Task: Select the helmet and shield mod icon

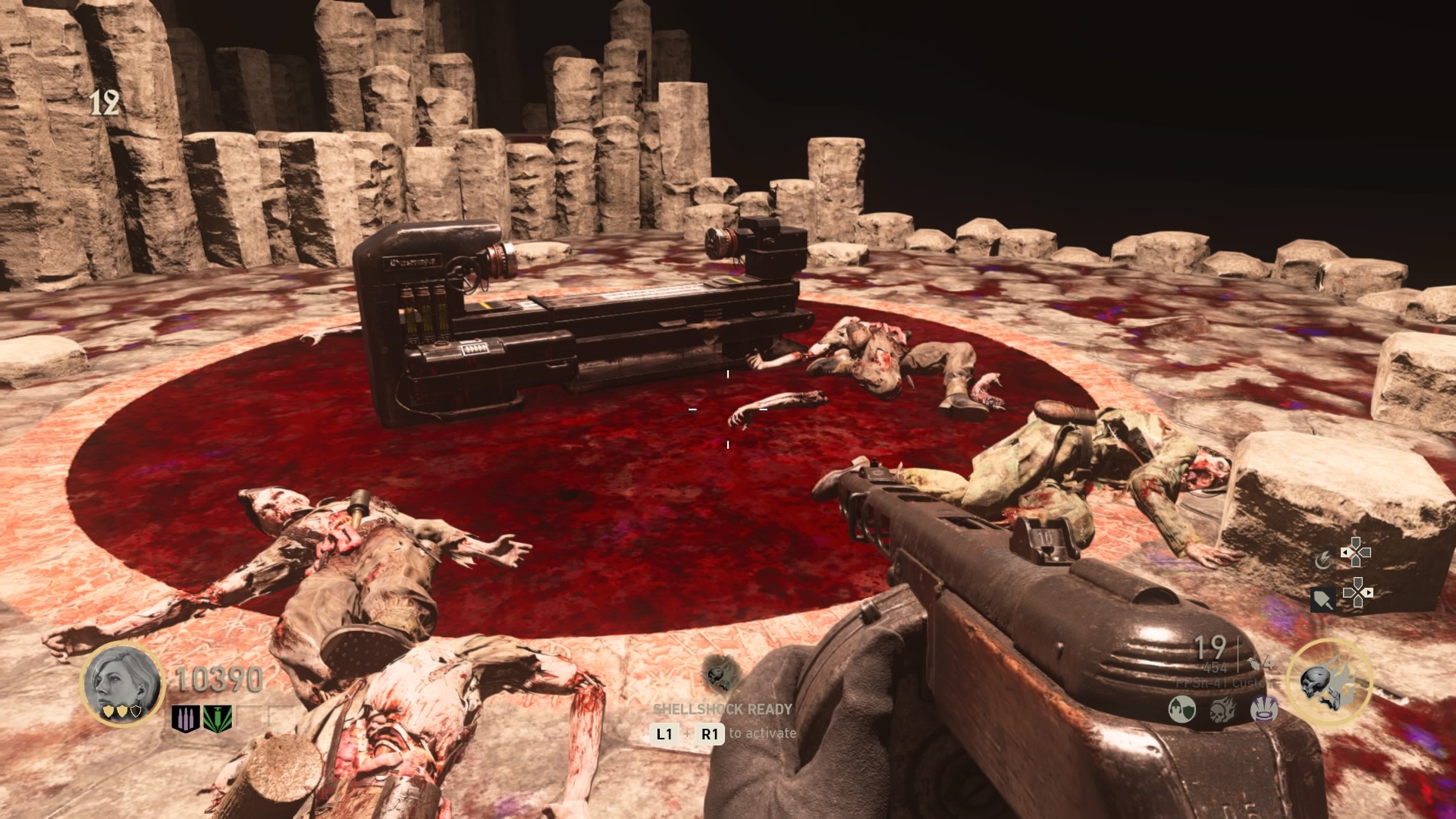Action: point(1182,710)
